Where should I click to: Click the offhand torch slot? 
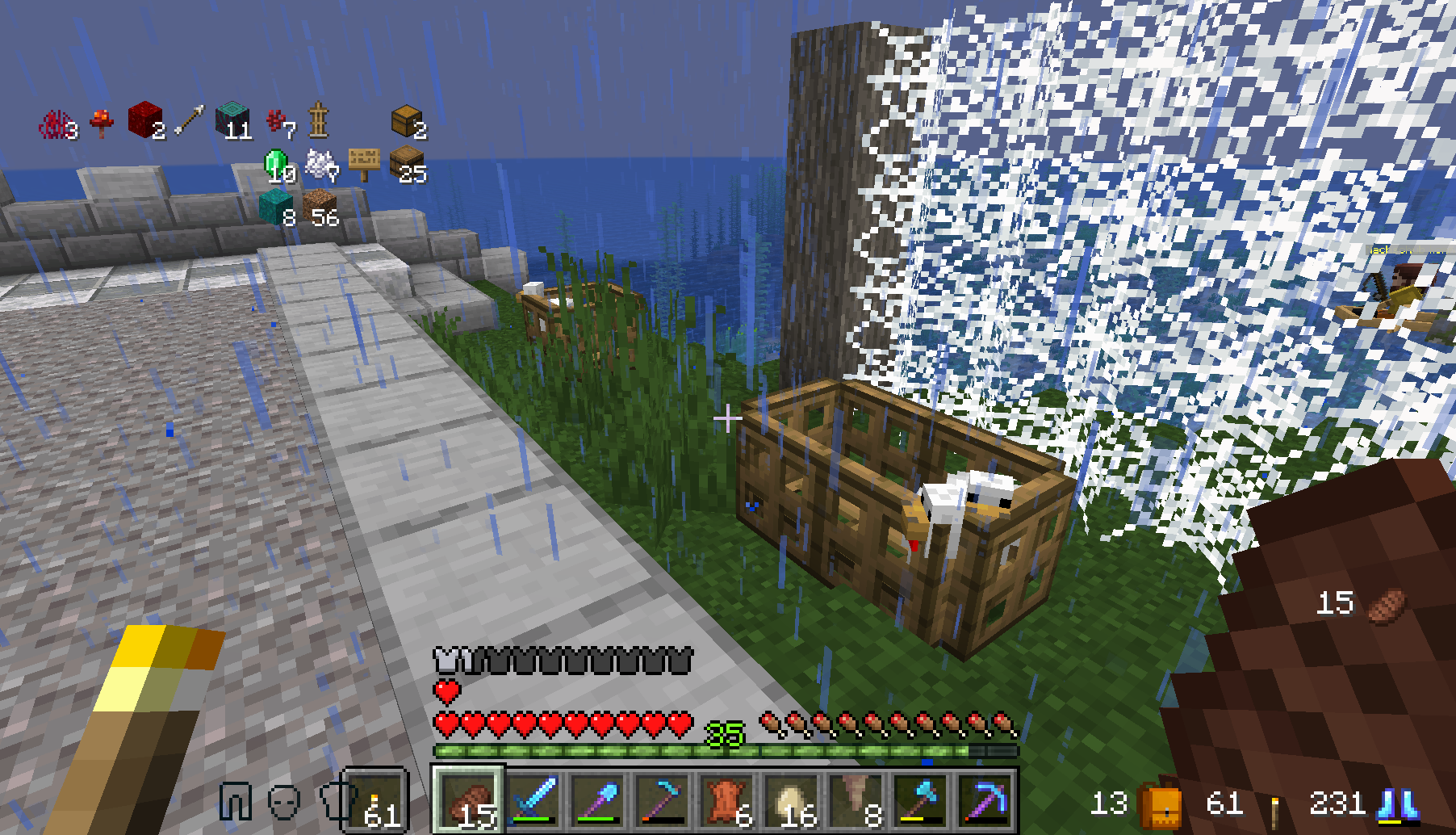coord(377,801)
